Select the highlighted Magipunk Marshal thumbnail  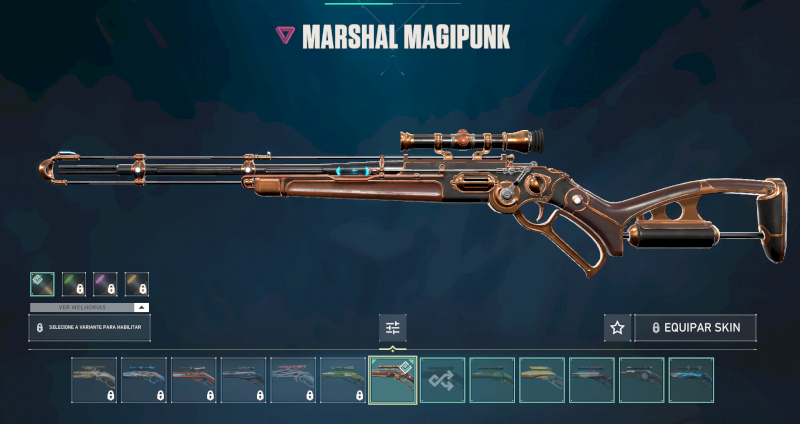tap(393, 380)
